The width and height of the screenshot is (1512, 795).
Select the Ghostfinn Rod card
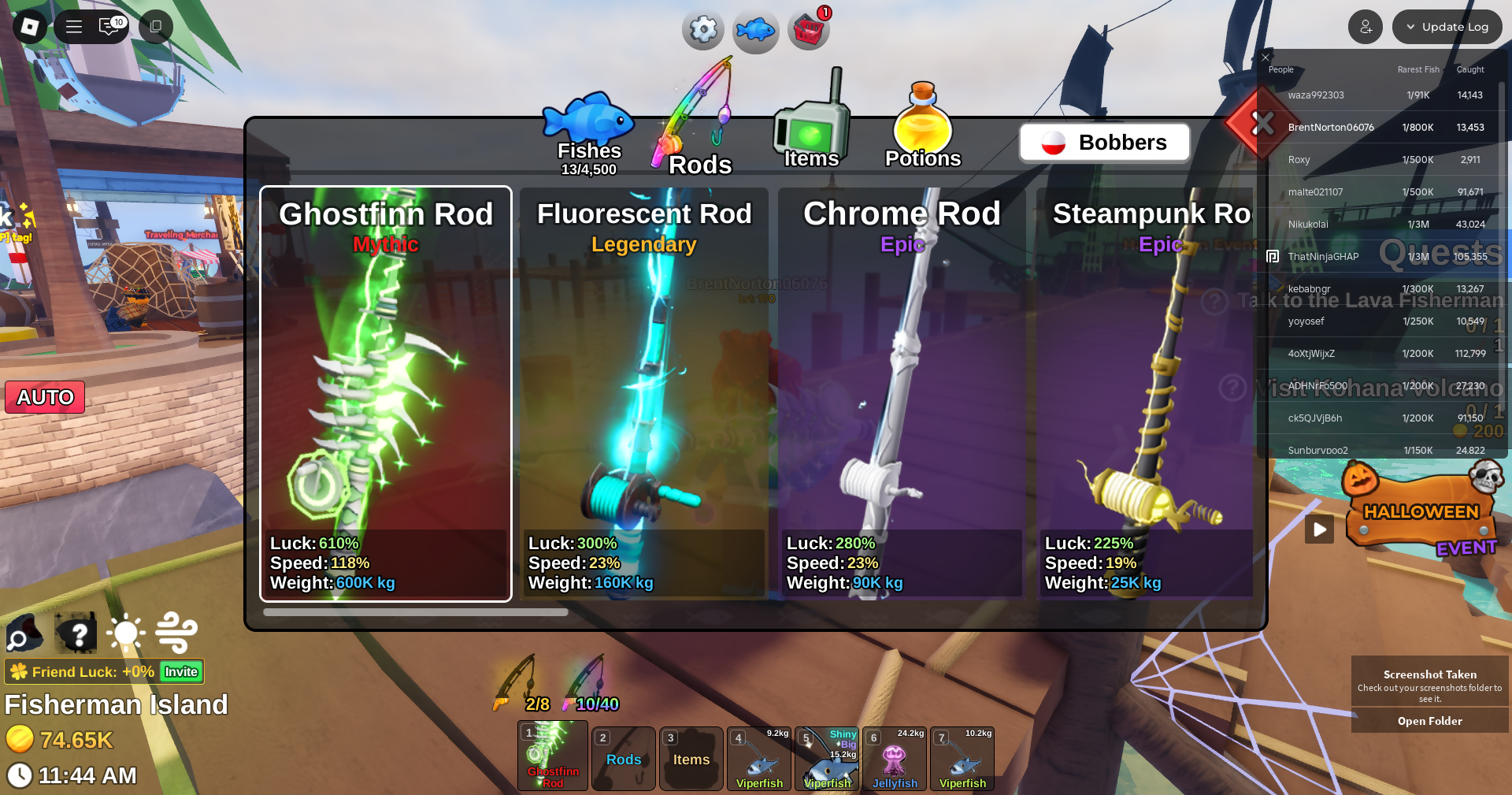386,394
